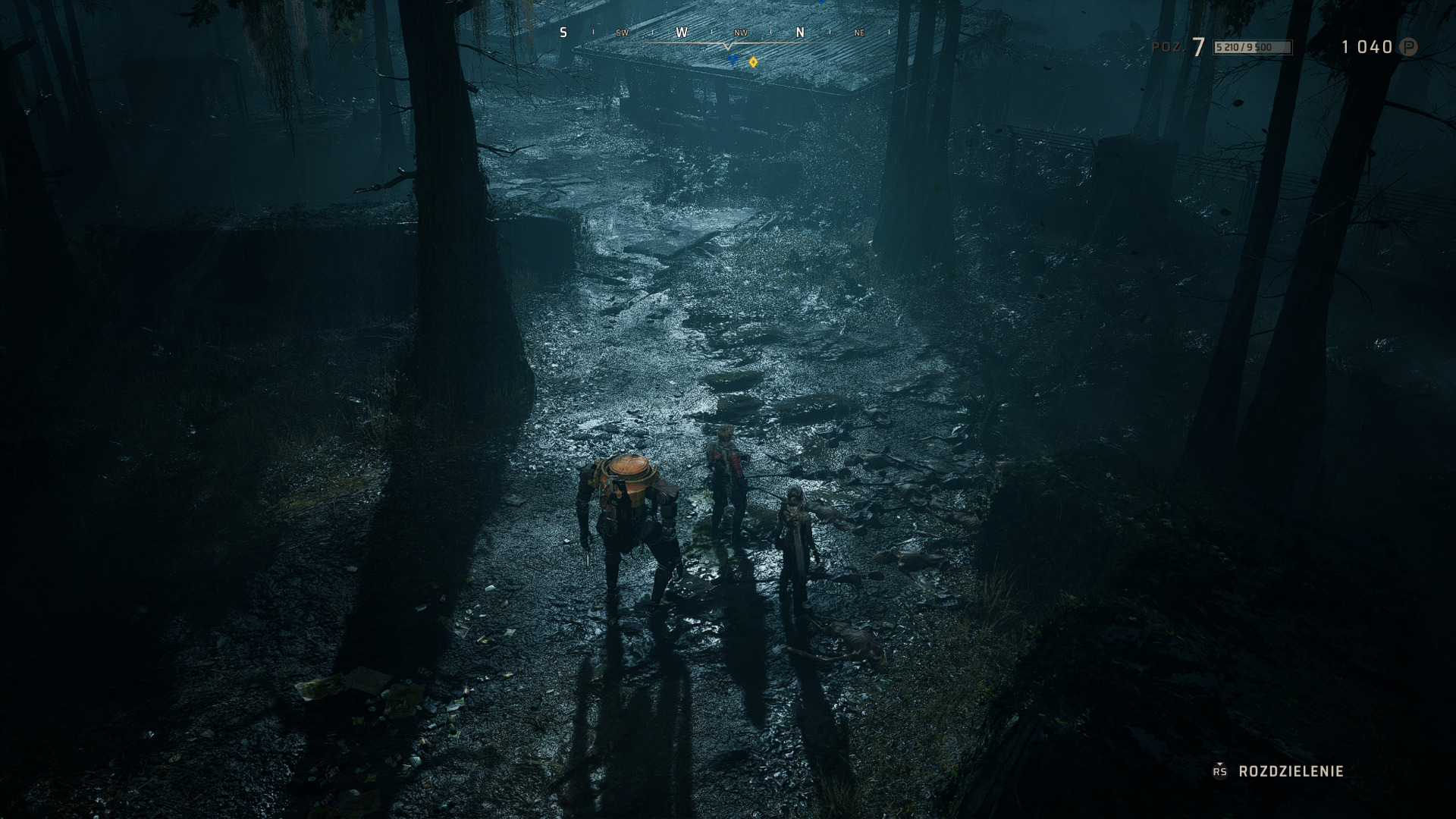Click the yellow diamond objective marker on compass
Viewport: 1456px width, 819px height.
(753, 62)
